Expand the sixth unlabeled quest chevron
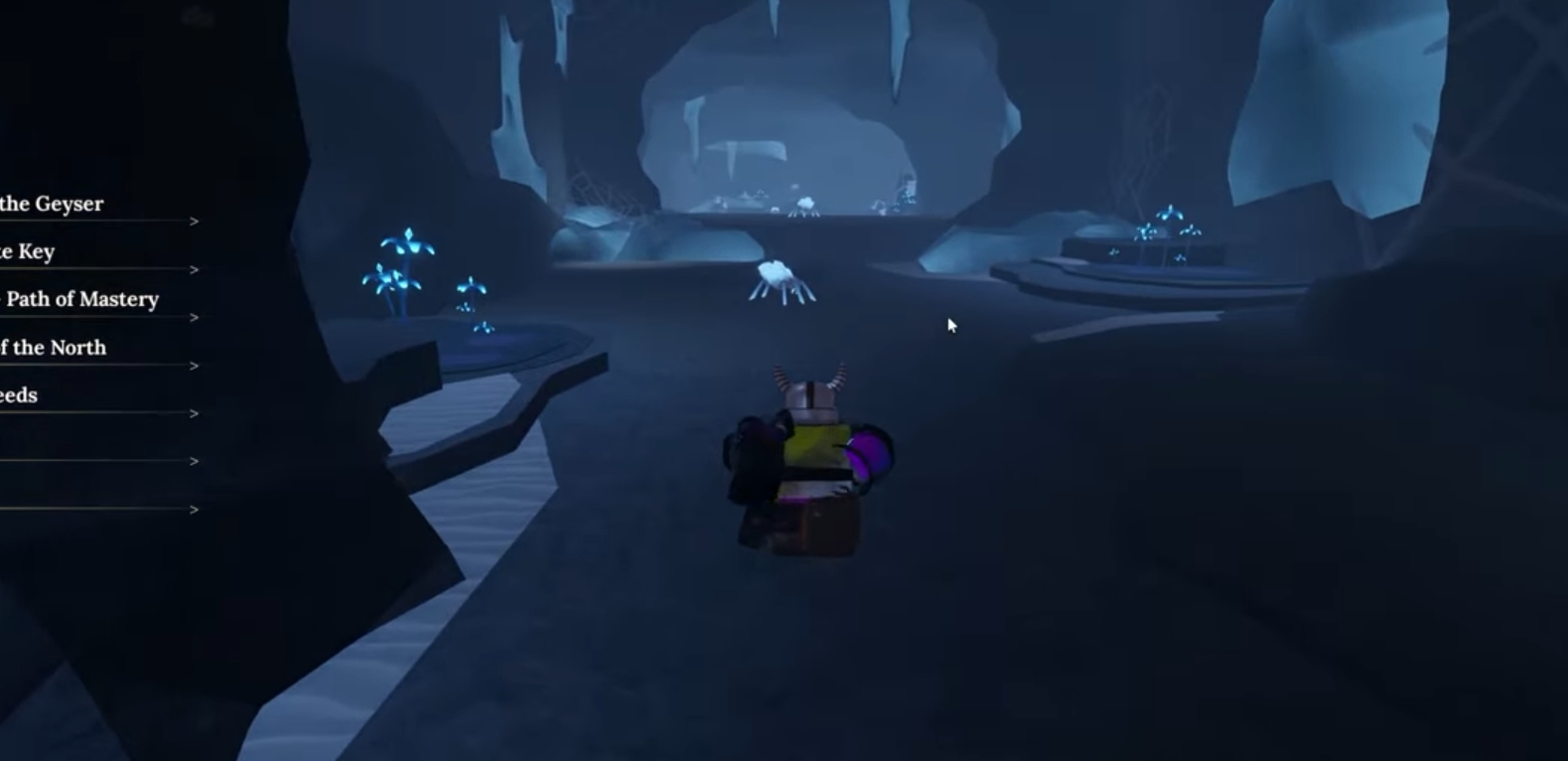The width and height of the screenshot is (1568, 761). (x=194, y=460)
